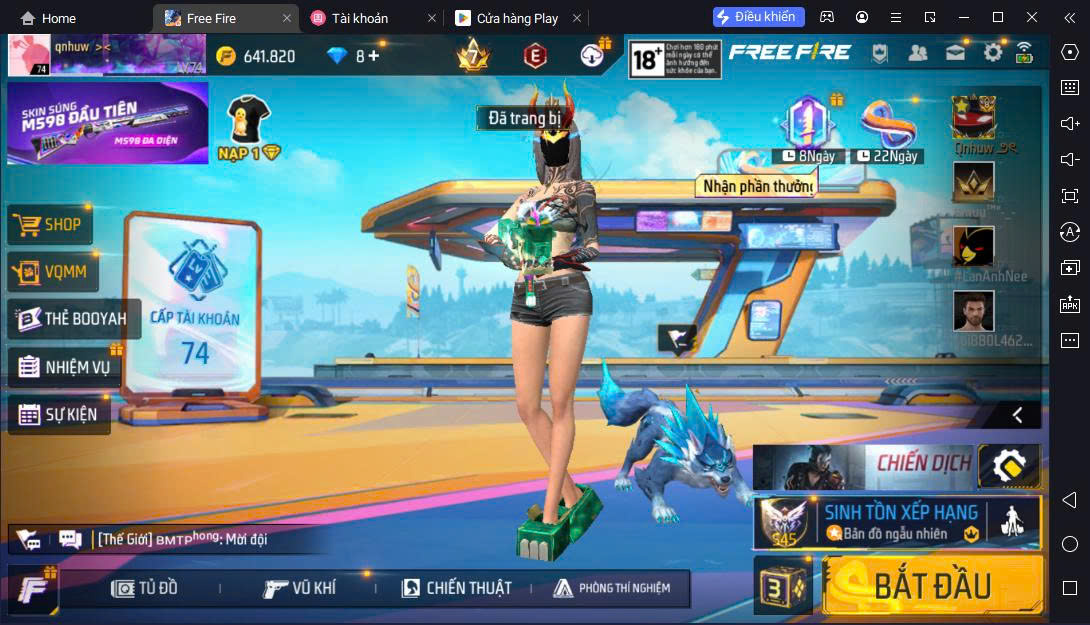Start the match with Bắt Đầu

(932, 585)
